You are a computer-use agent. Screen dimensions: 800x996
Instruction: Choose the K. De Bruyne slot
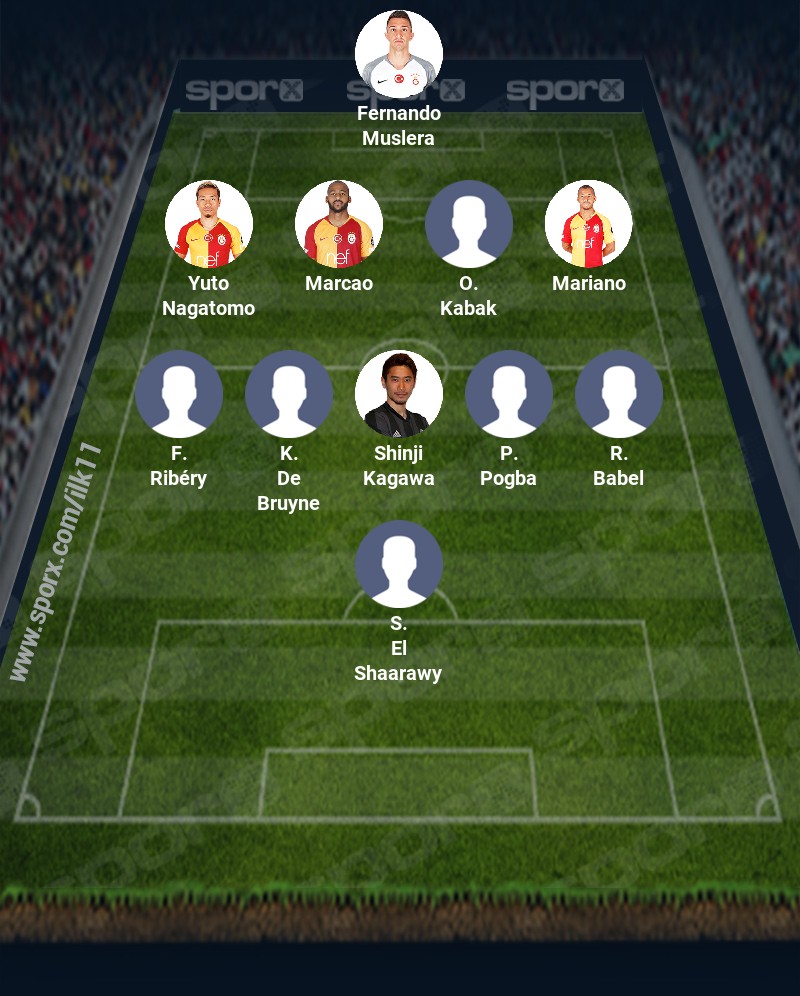point(289,394)
